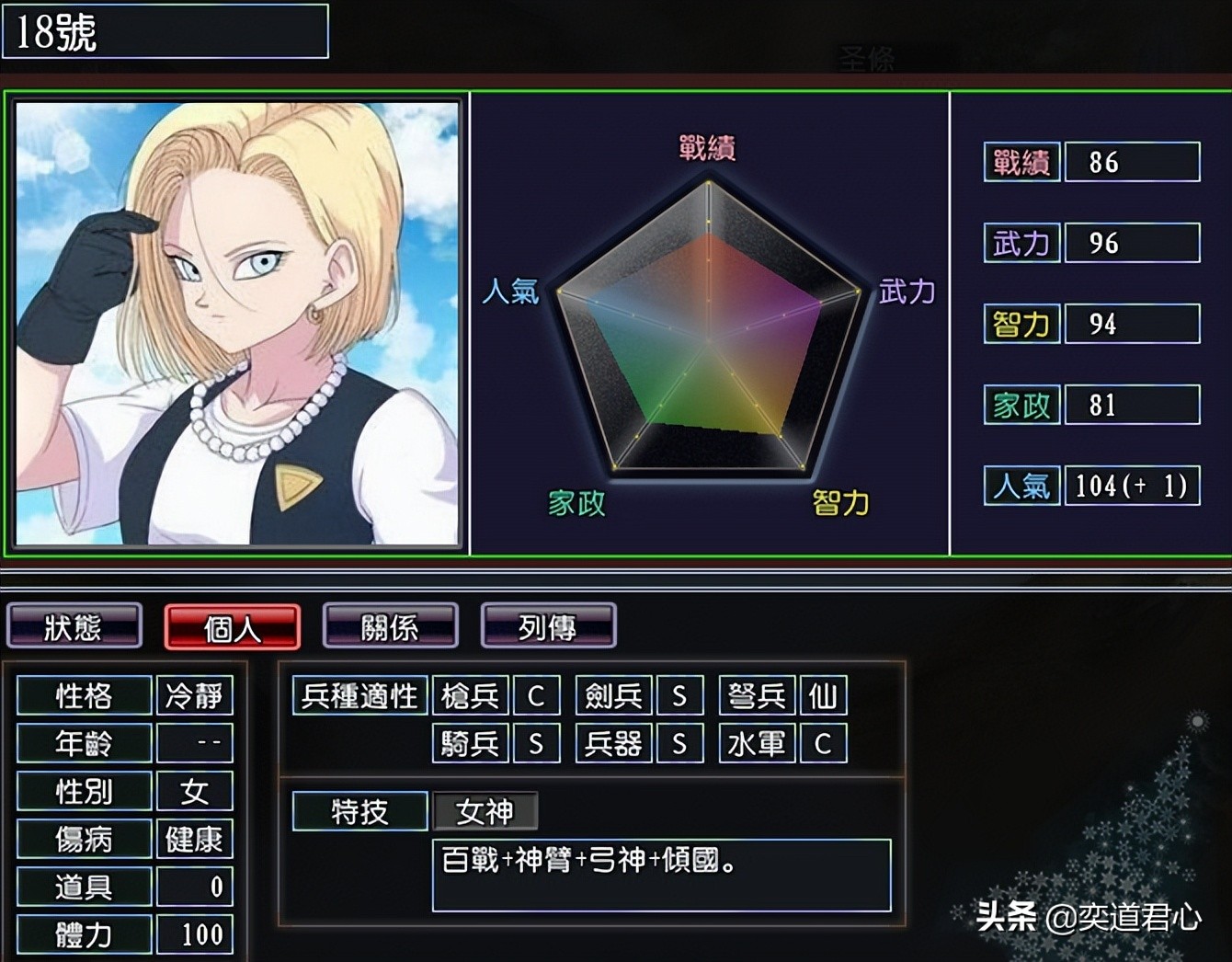Viewport: 1232px width, 962px height.
Task: Open the 關係 tab
Action: pyautogui.click(x=391, y=627)
